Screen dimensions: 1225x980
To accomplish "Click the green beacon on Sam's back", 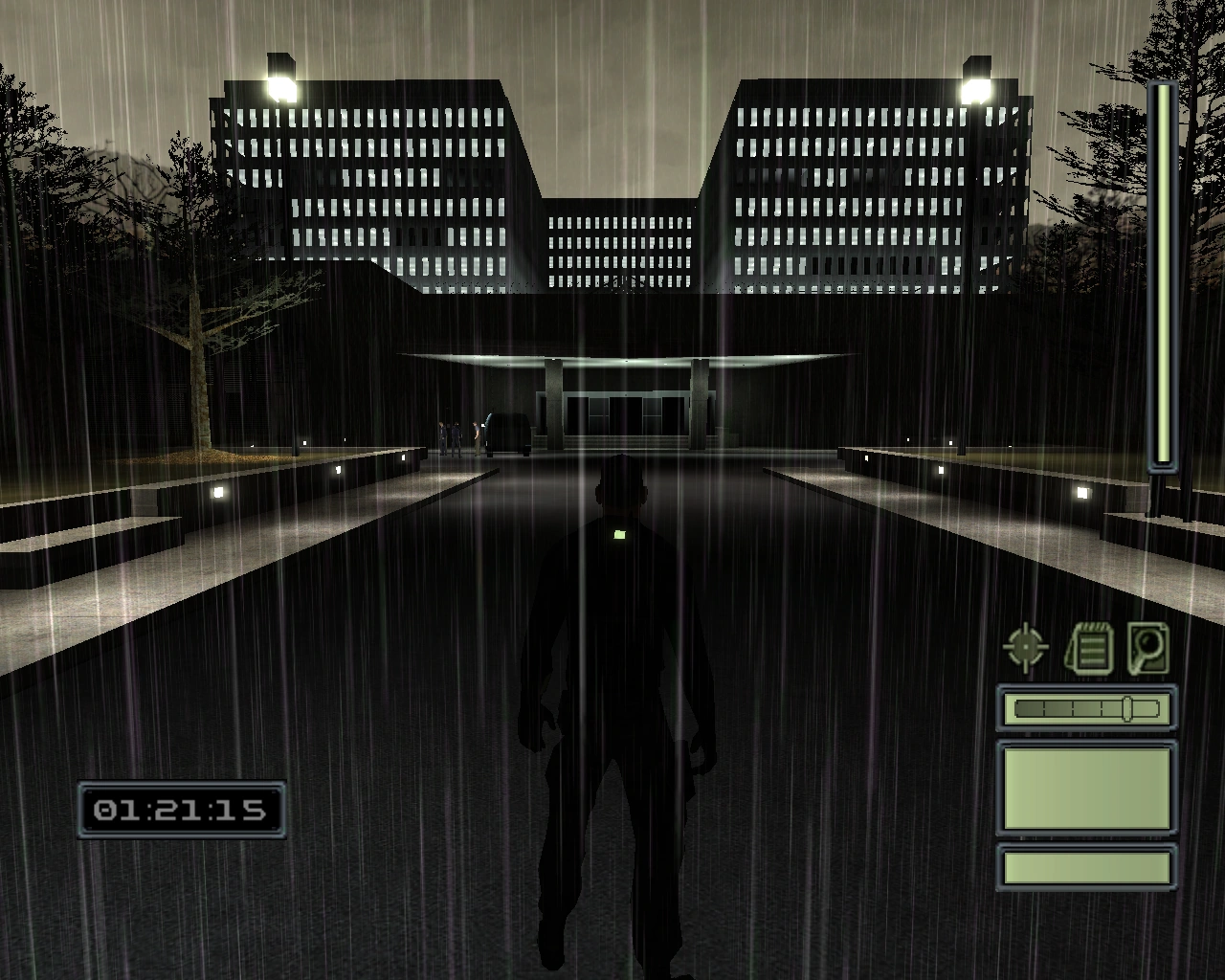I will point(618,534).
